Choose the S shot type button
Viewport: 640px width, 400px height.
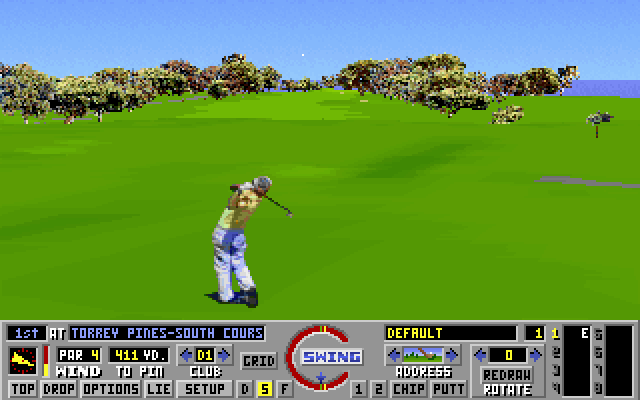[x=265, y=388]
